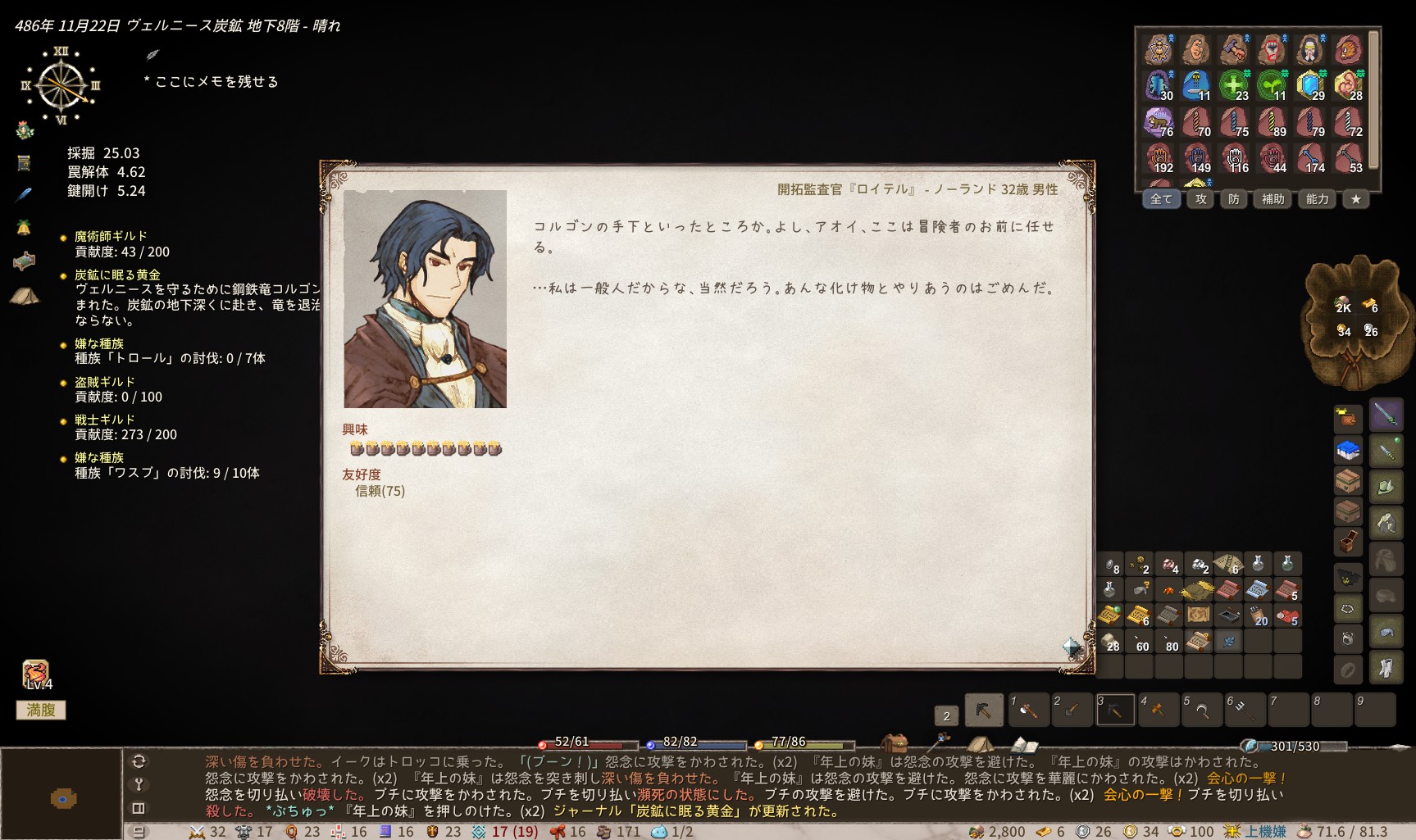Select the sickle in hotbar slot 5
Viewport: 1416px width, 840px height.
tap(1202, 710)
